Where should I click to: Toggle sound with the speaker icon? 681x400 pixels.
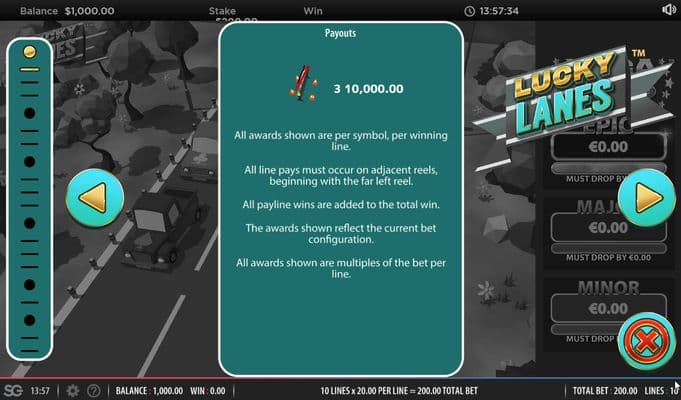pyautogui.click(x=669, y=10)
